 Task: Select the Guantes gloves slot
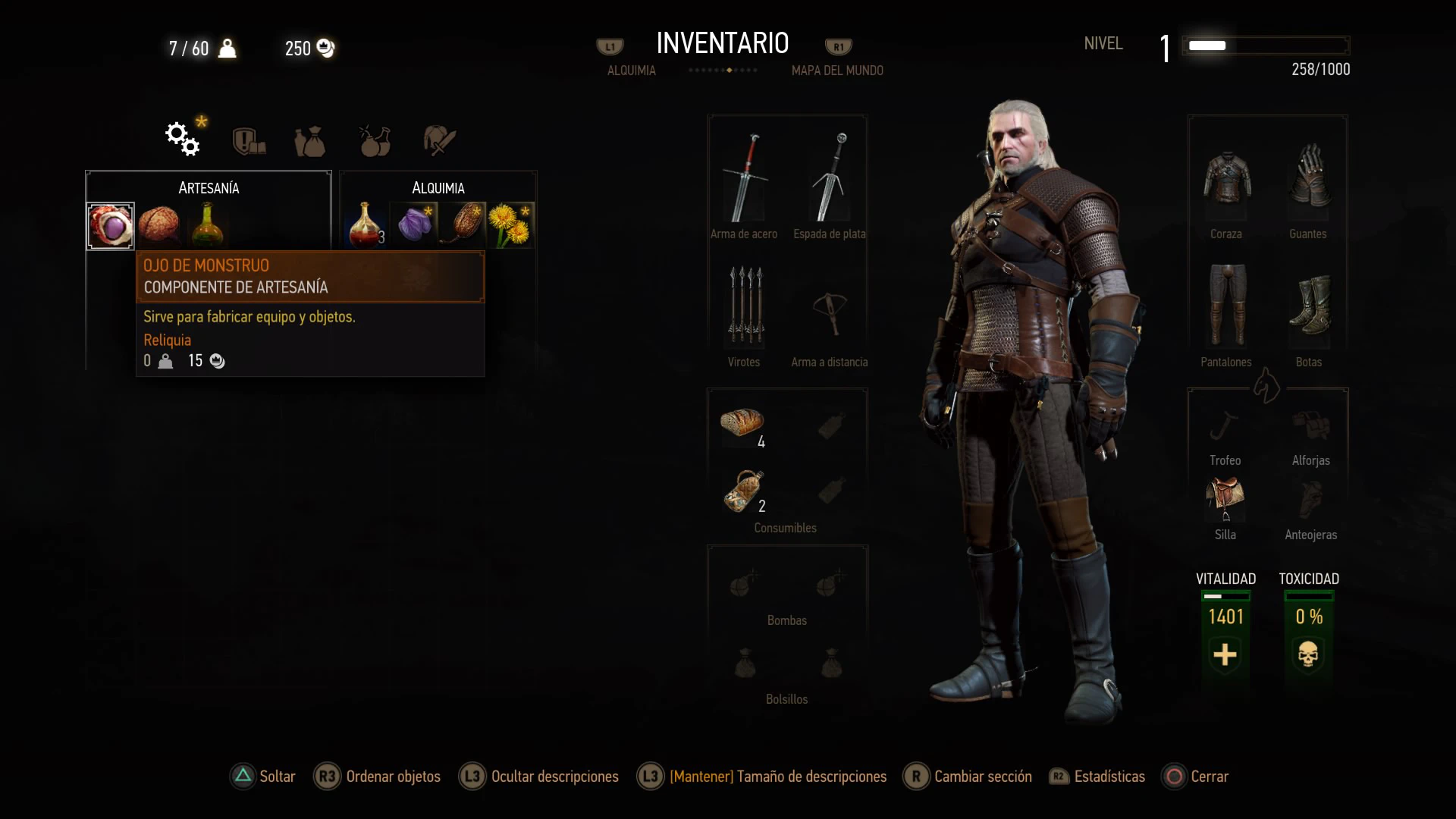[1309, 179]
